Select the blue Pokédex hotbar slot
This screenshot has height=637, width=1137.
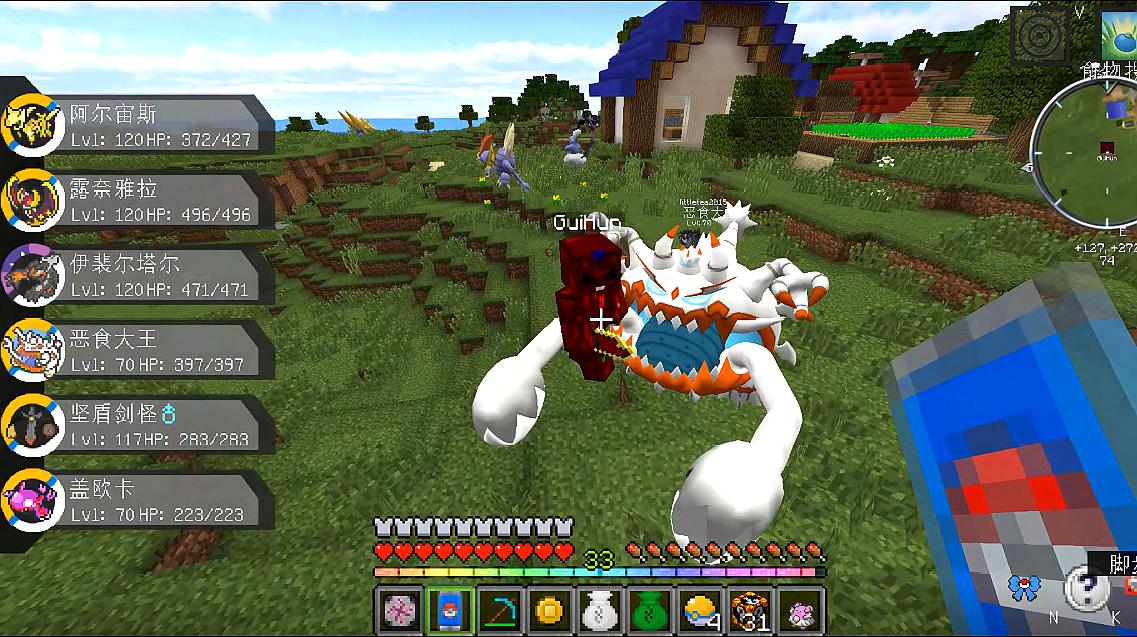[448, 609]
